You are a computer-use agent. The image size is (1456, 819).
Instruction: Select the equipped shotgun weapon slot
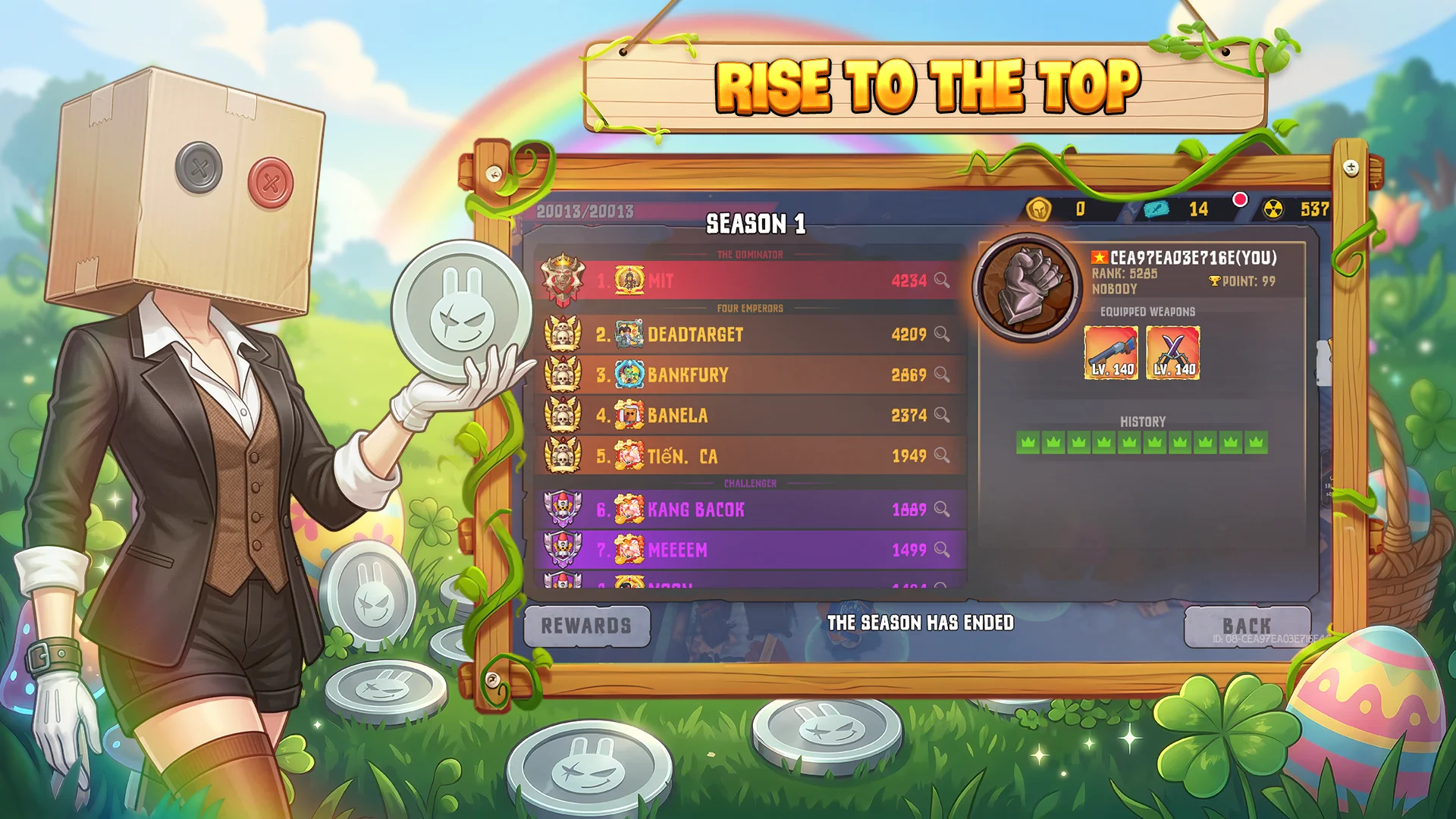coord(1111,353)
